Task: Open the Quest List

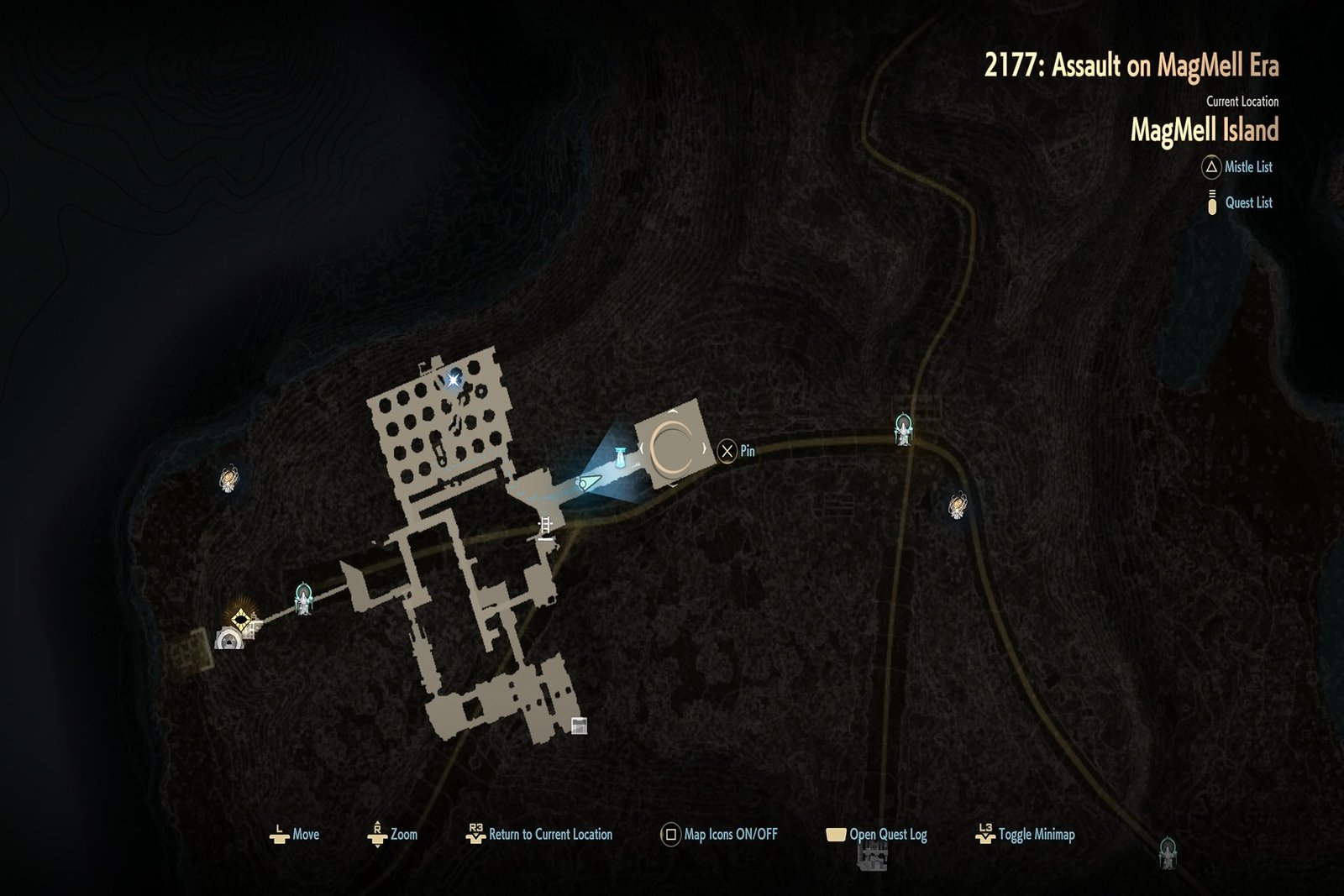Action: [1210, 203]
